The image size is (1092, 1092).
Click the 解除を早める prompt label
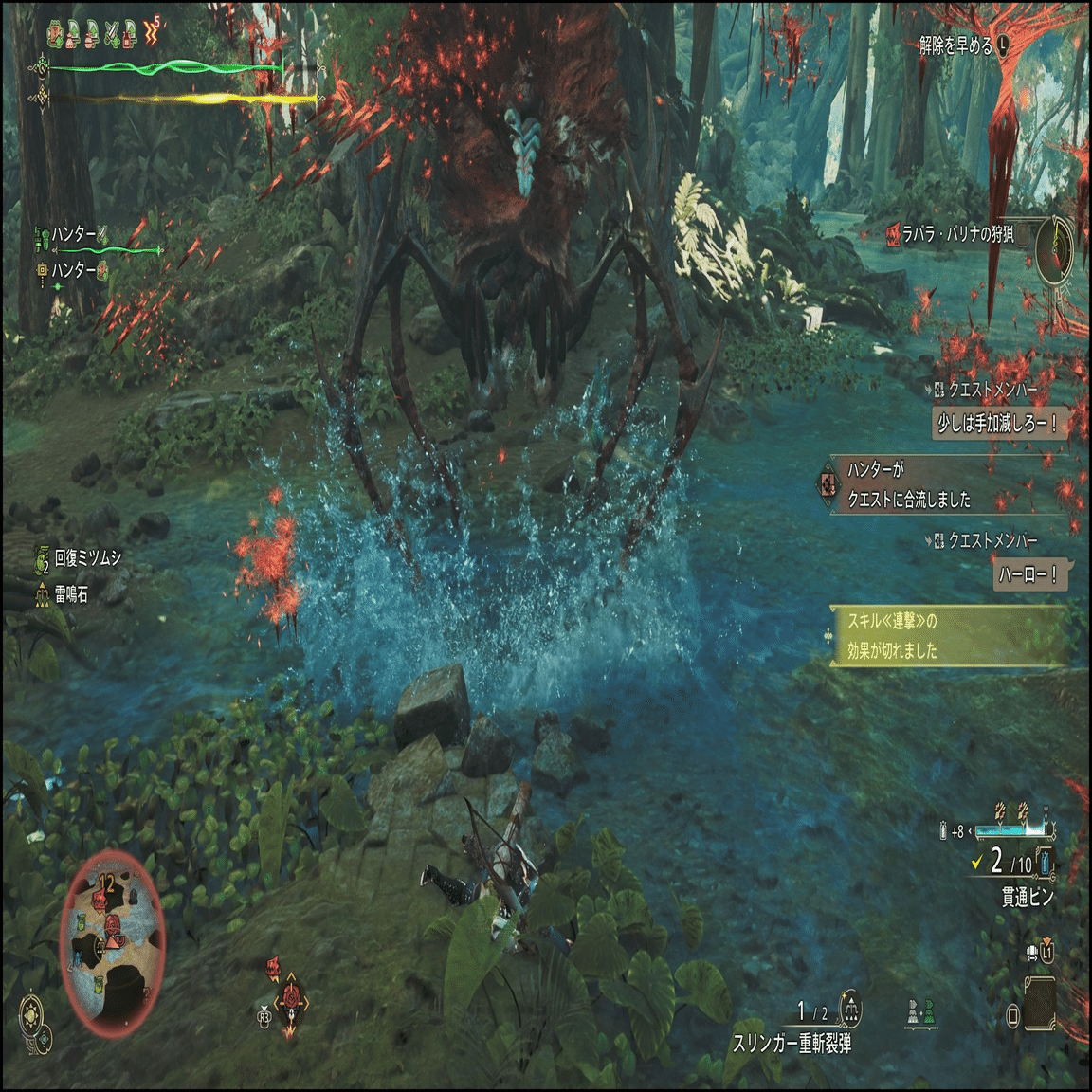[955, 45]
